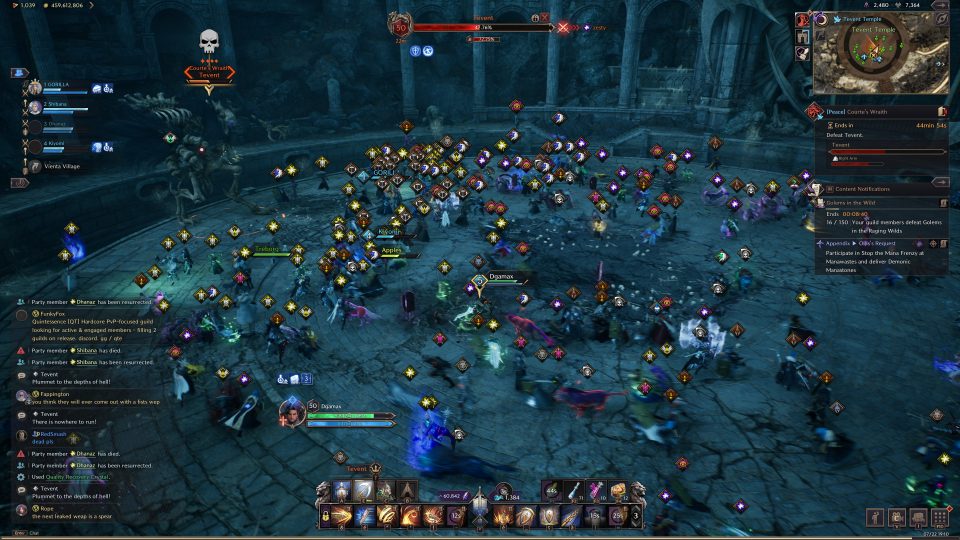Activate the golden arrow volley skill

(x=342, y=516)
